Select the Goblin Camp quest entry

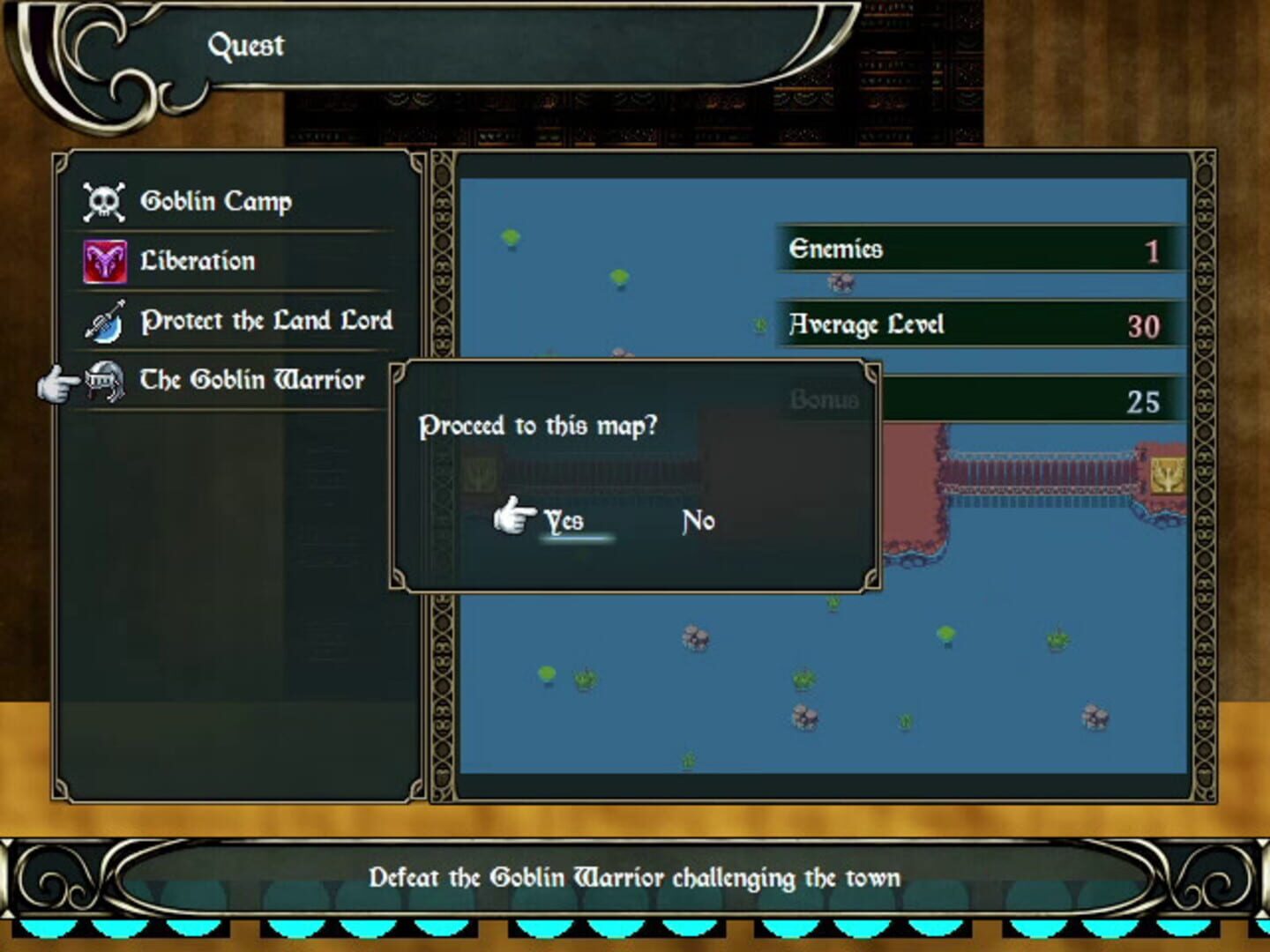[x=216, y=201]
